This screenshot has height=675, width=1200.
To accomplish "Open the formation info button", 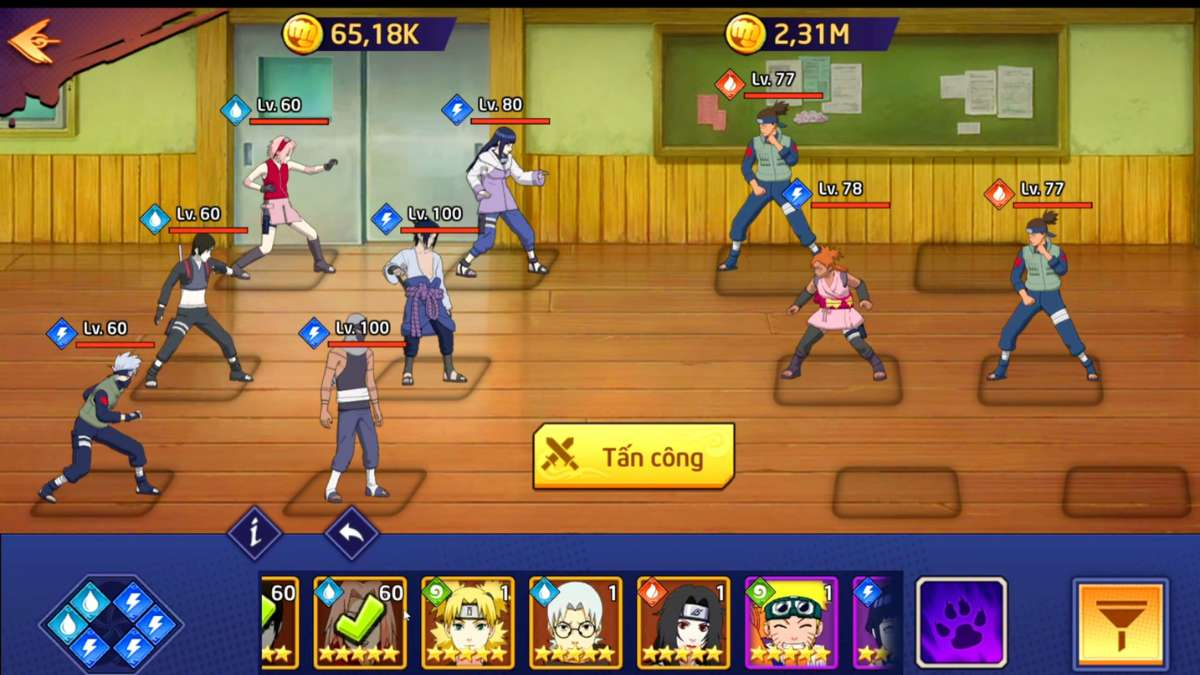I will pos(254,533).
